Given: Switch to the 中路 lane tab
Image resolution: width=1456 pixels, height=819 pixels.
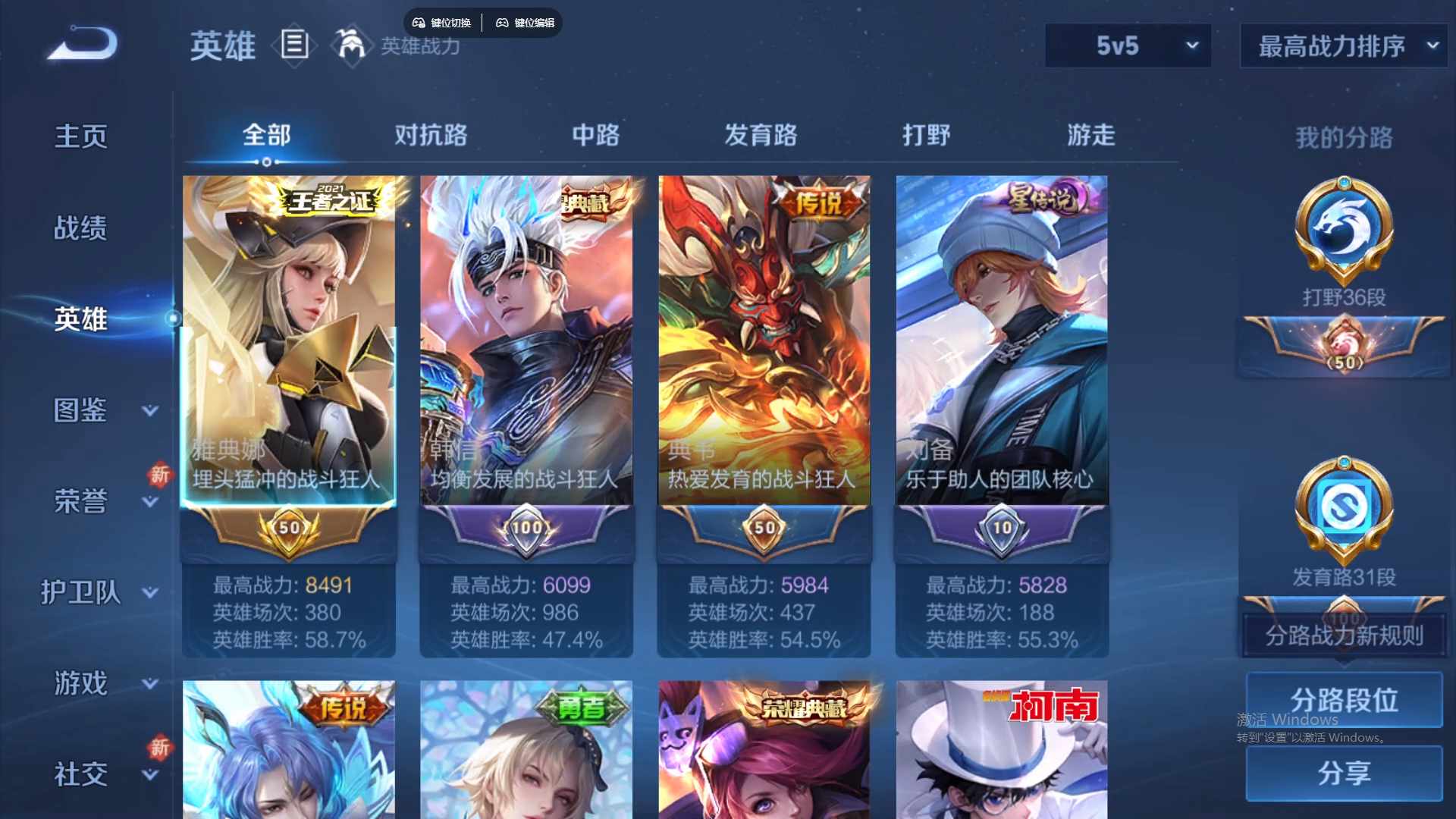Looking at the screenshot, I should click(x=595, y=135).
